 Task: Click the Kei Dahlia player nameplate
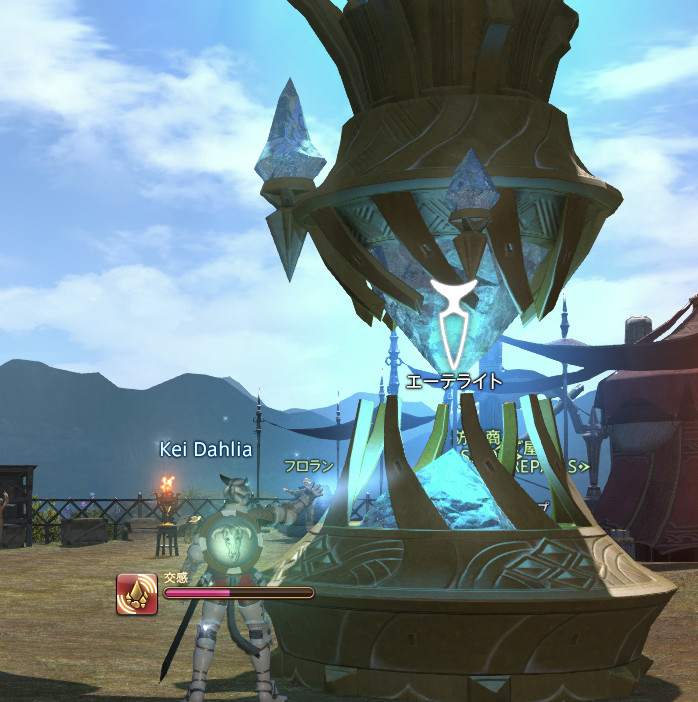point(206,449)
